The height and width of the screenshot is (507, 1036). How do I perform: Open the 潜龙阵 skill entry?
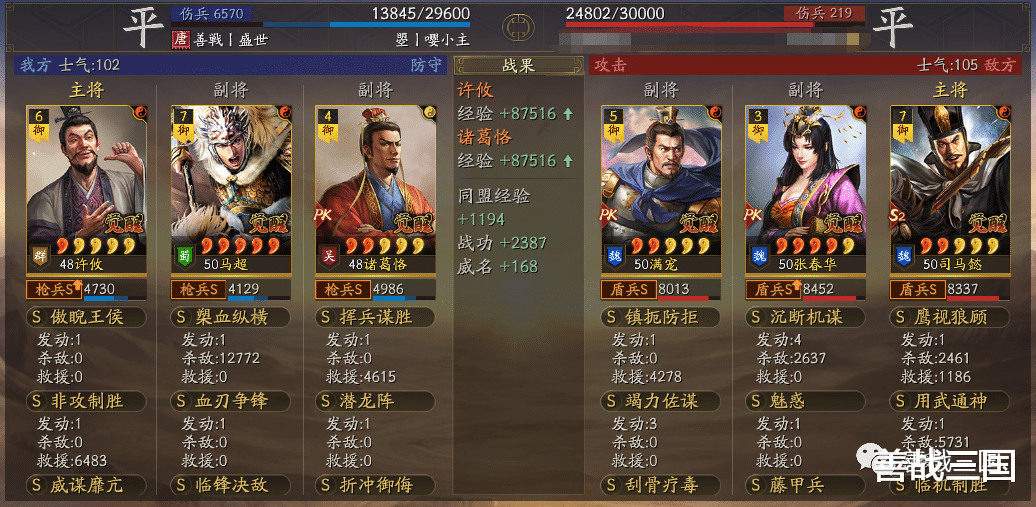[x=376, y=401]
